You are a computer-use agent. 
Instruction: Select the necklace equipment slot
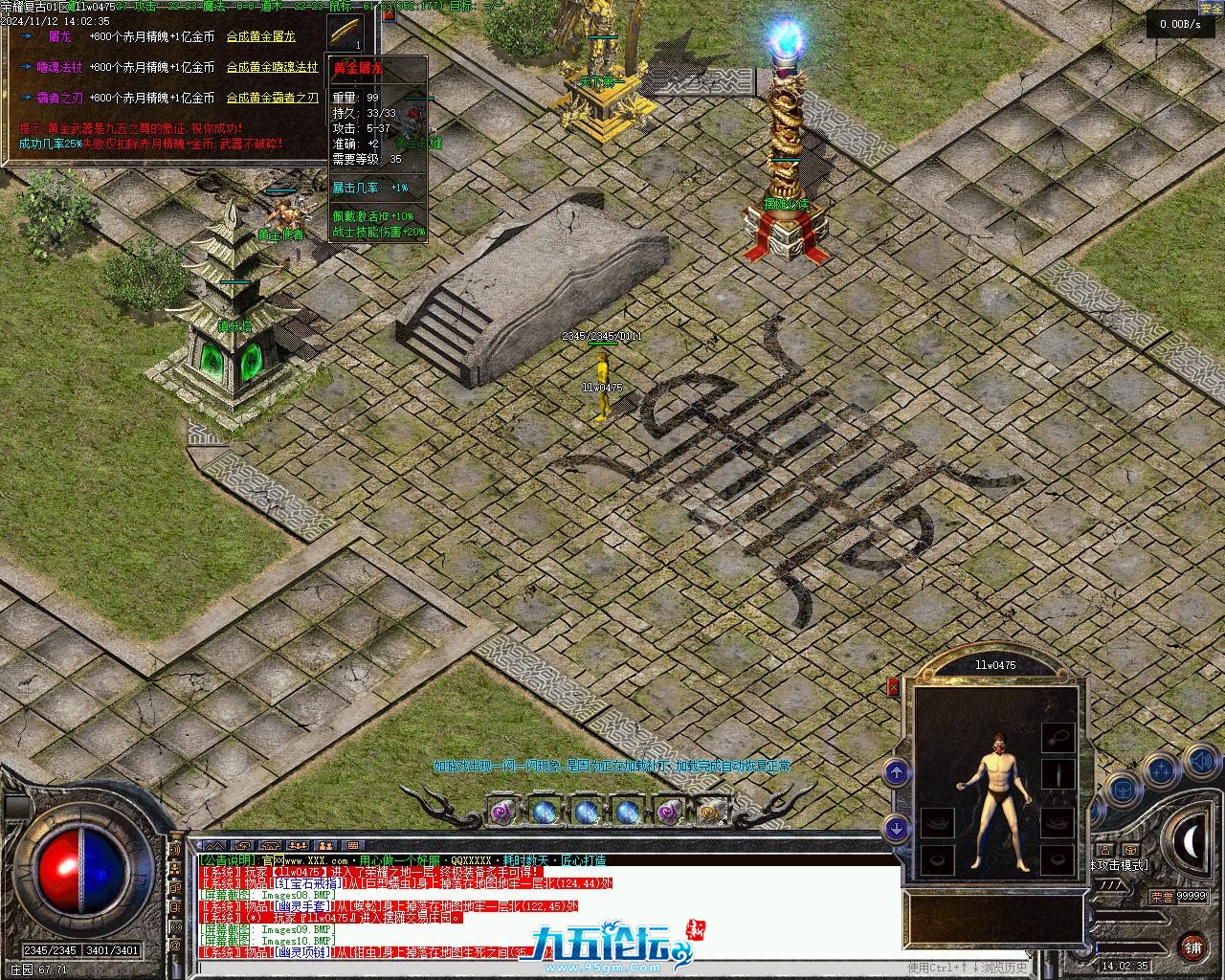(x=1058, y=735)
